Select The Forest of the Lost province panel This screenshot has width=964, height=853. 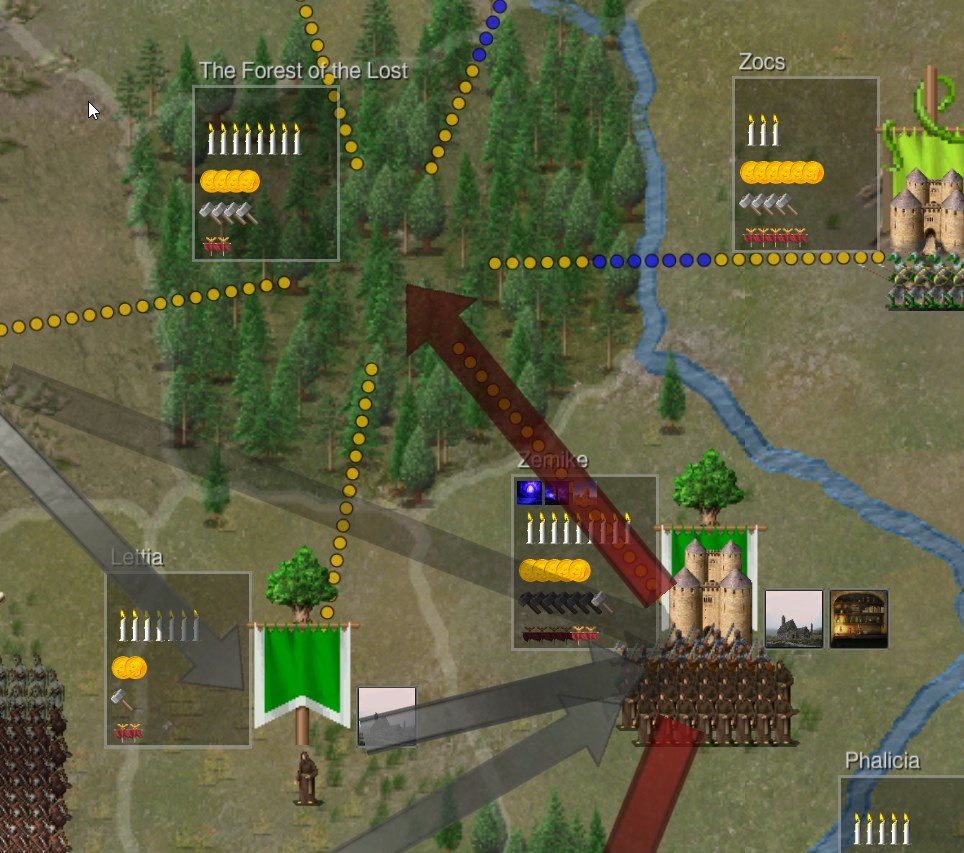(266, 173)
